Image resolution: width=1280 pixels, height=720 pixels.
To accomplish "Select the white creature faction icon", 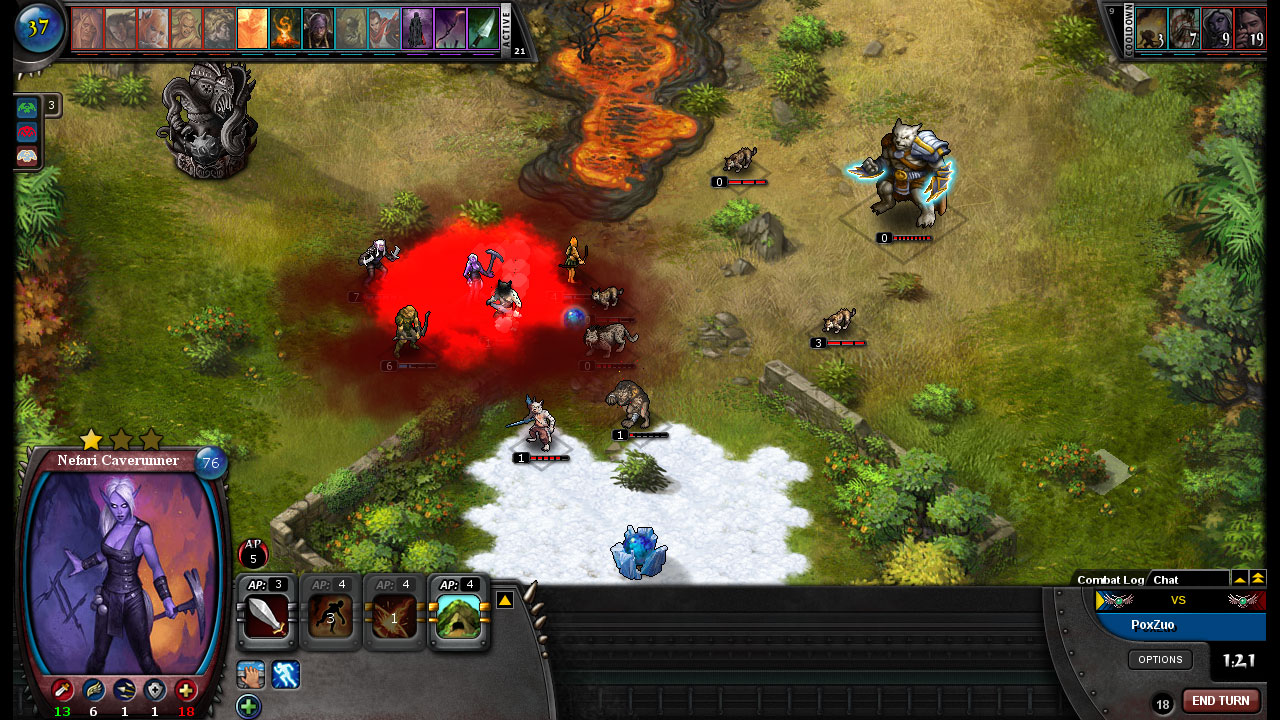I will [27, 155].
